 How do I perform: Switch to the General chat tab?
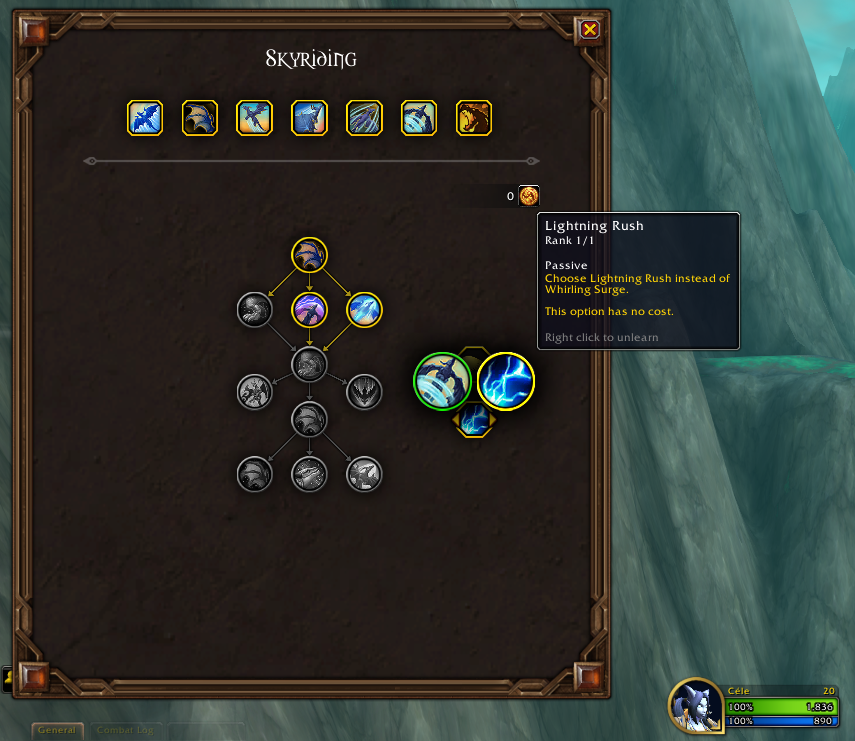57,730
